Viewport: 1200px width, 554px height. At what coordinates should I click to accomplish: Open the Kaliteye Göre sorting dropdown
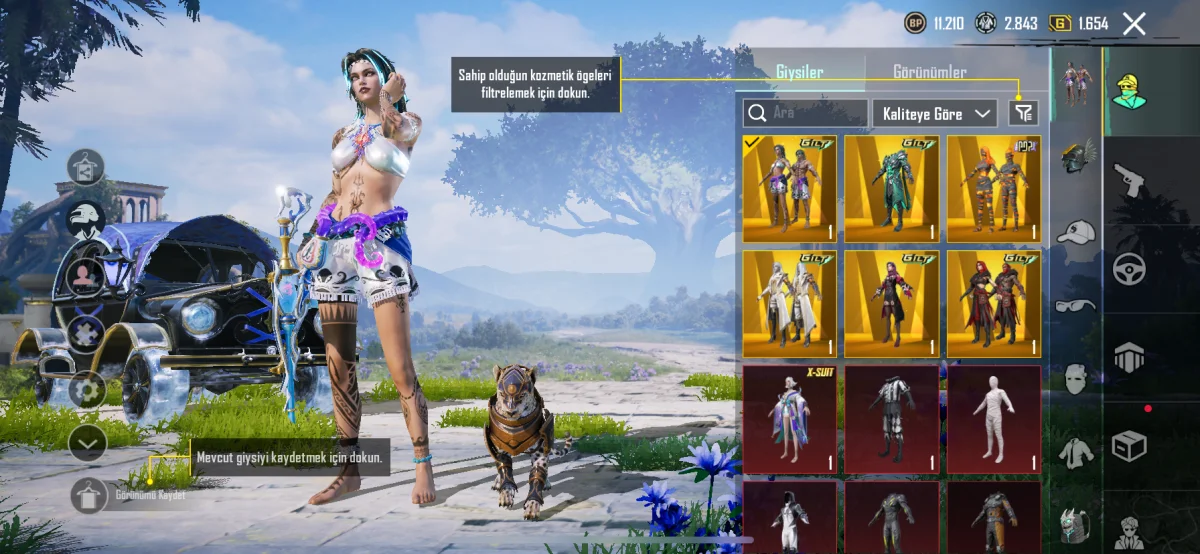pos(934,113)
